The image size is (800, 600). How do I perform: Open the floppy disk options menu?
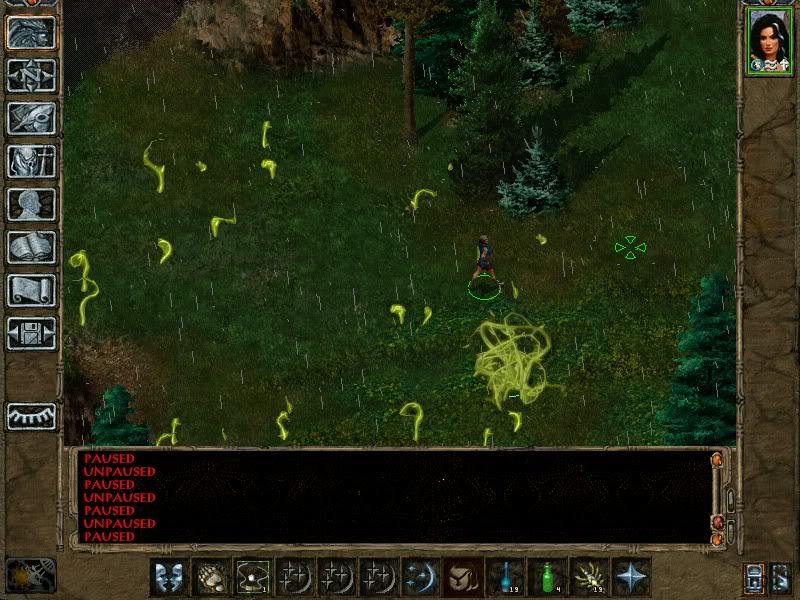pyautogui.click(x=31, y=333)
